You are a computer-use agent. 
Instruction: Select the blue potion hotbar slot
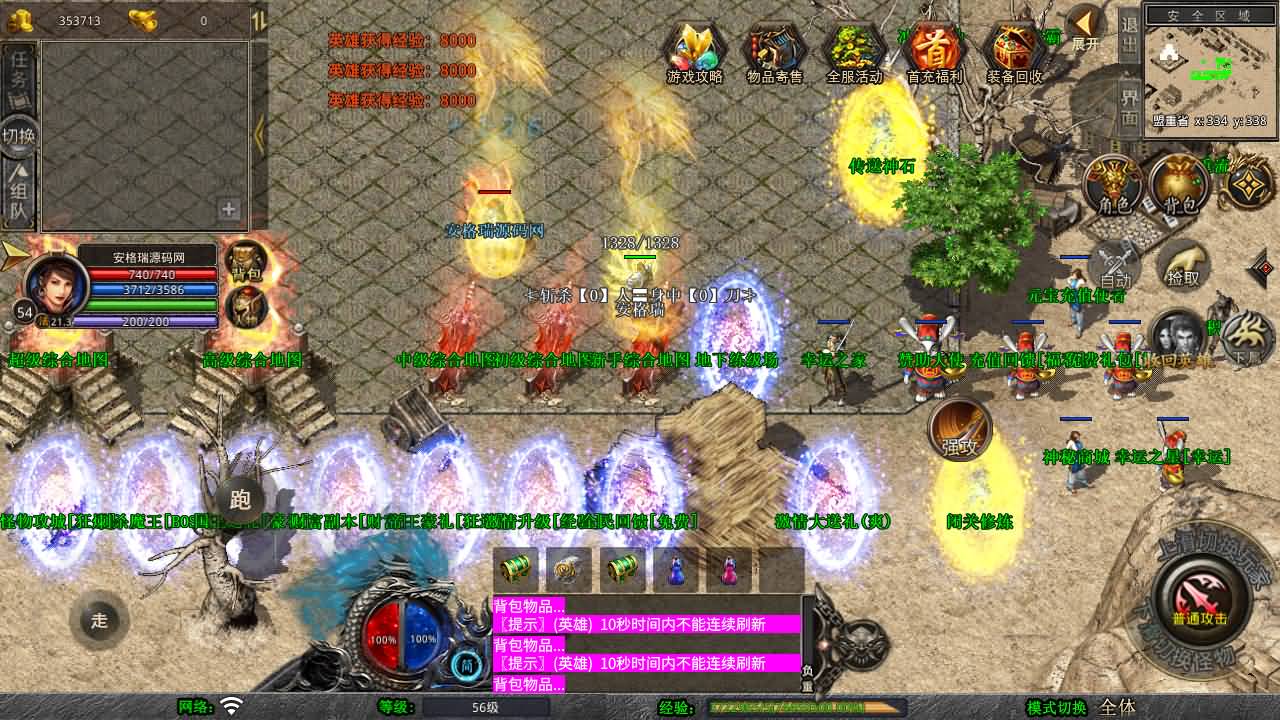pyautogui.click(x=677, y=569)
